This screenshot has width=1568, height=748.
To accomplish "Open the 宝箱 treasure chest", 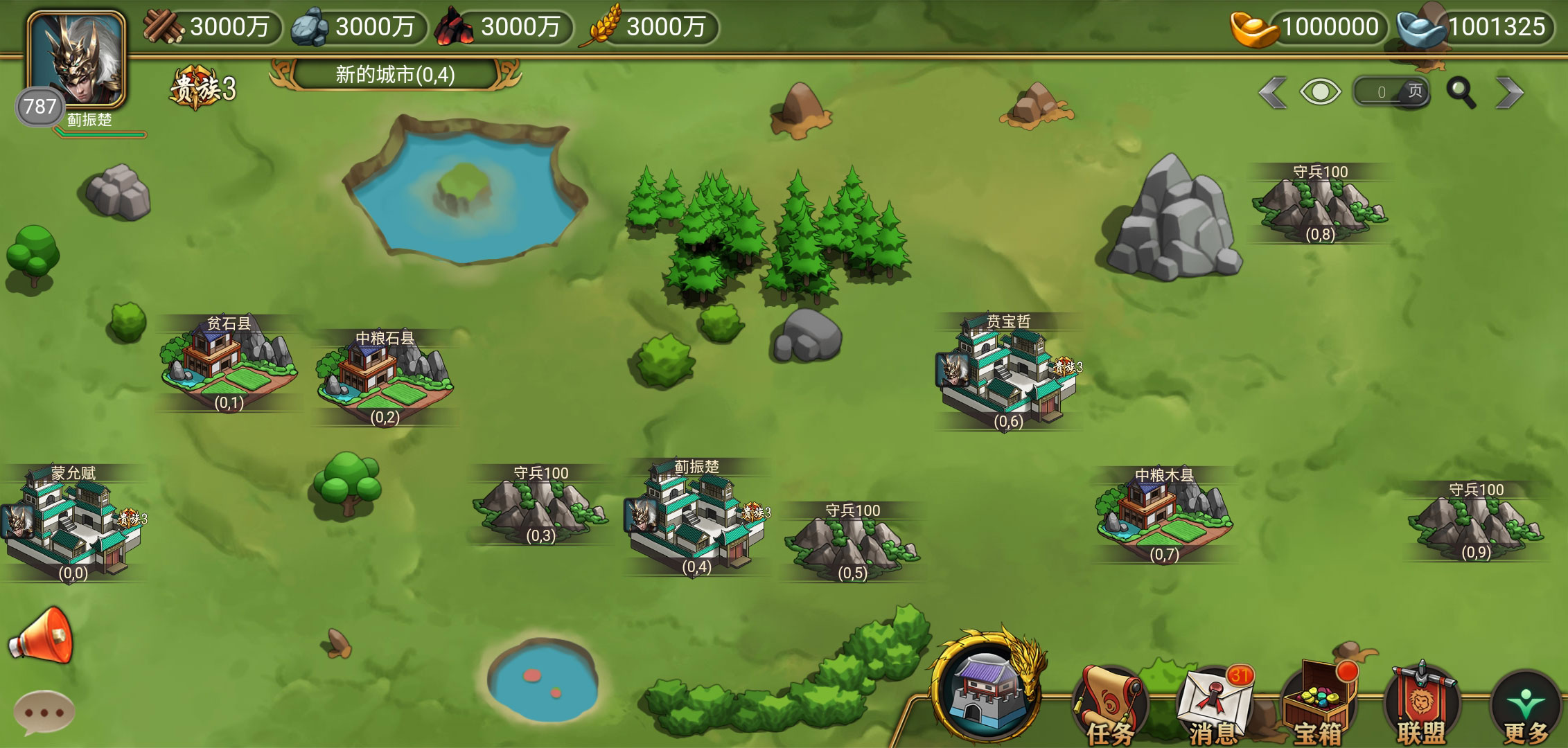I will coord(1317,704).
